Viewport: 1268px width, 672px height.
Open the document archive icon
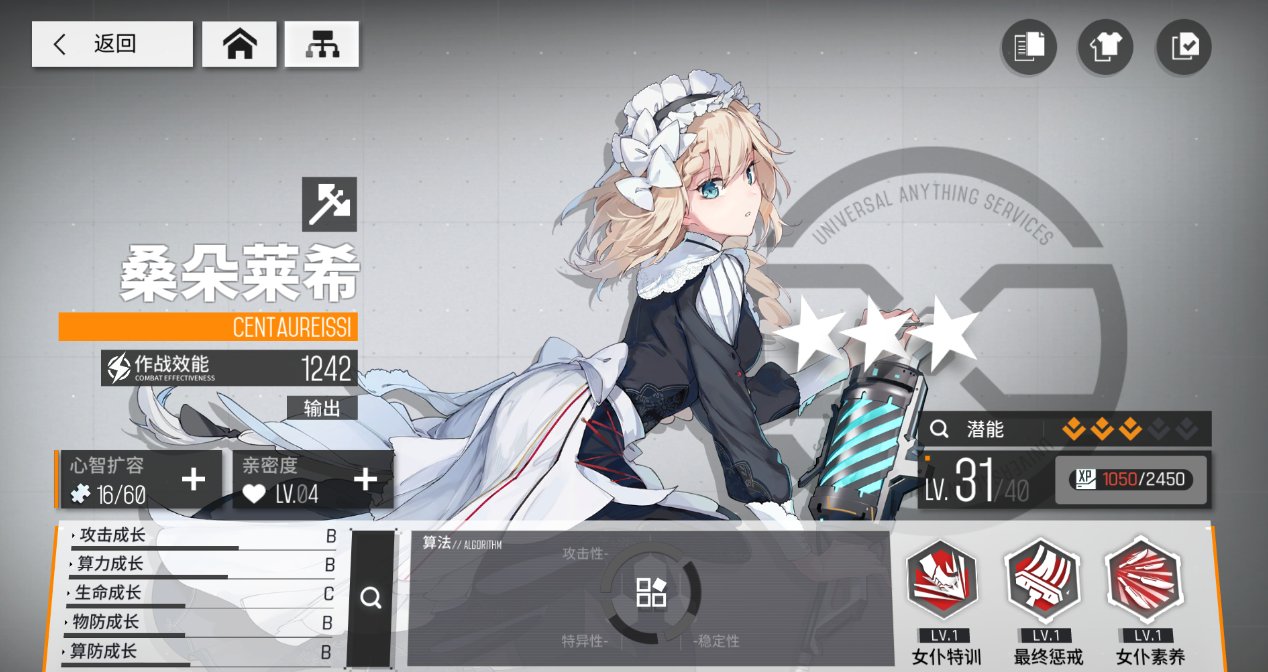tap(1028, 46)
